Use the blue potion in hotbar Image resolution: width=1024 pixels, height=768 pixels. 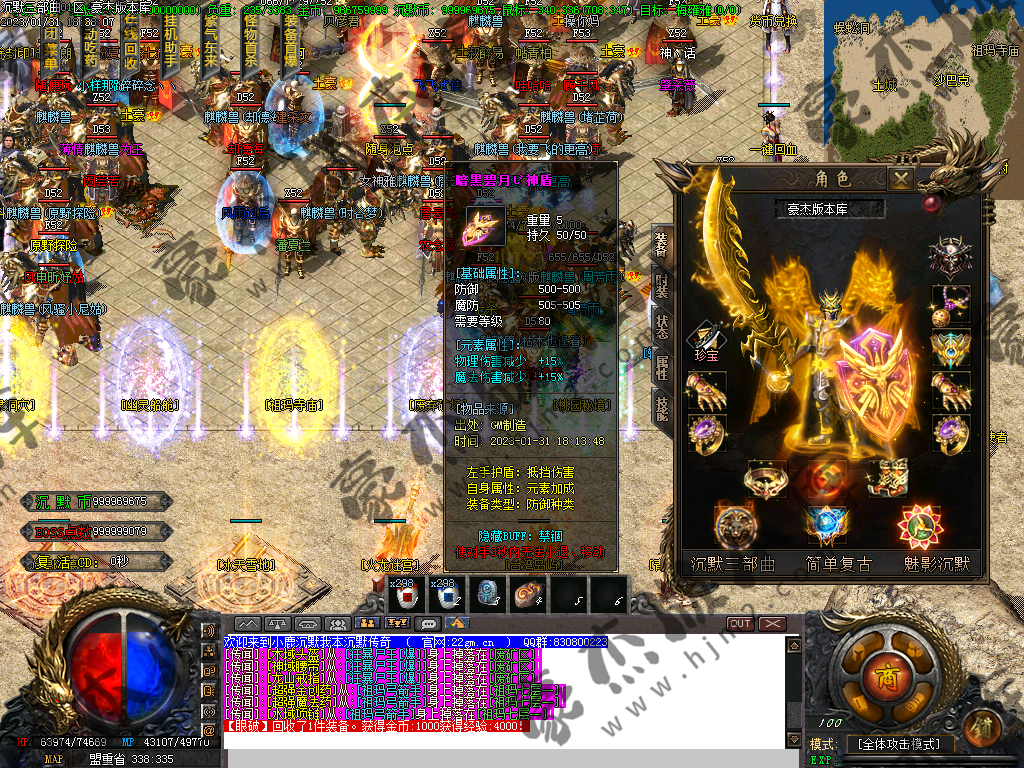click(x=445, y=594)
